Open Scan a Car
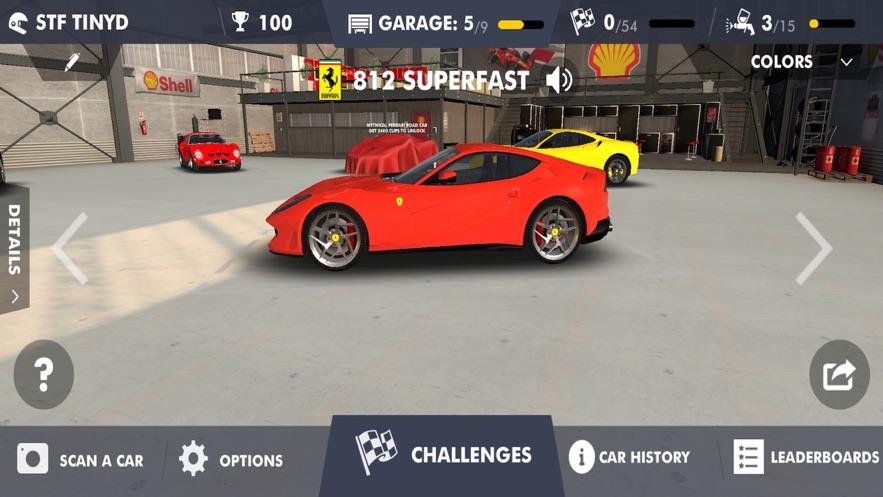883x497 pixels. (80, 460)
